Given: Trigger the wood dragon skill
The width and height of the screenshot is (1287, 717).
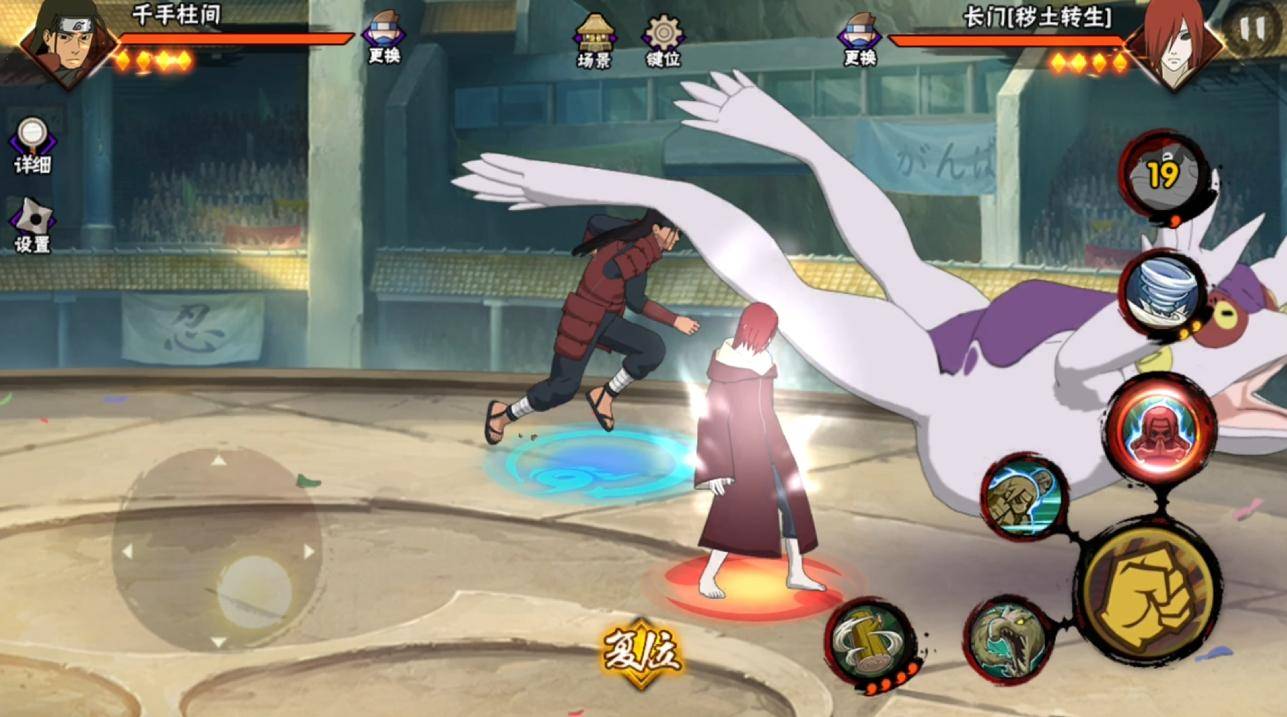Looking at the screenshot, I should click(x=1007, y=640).
